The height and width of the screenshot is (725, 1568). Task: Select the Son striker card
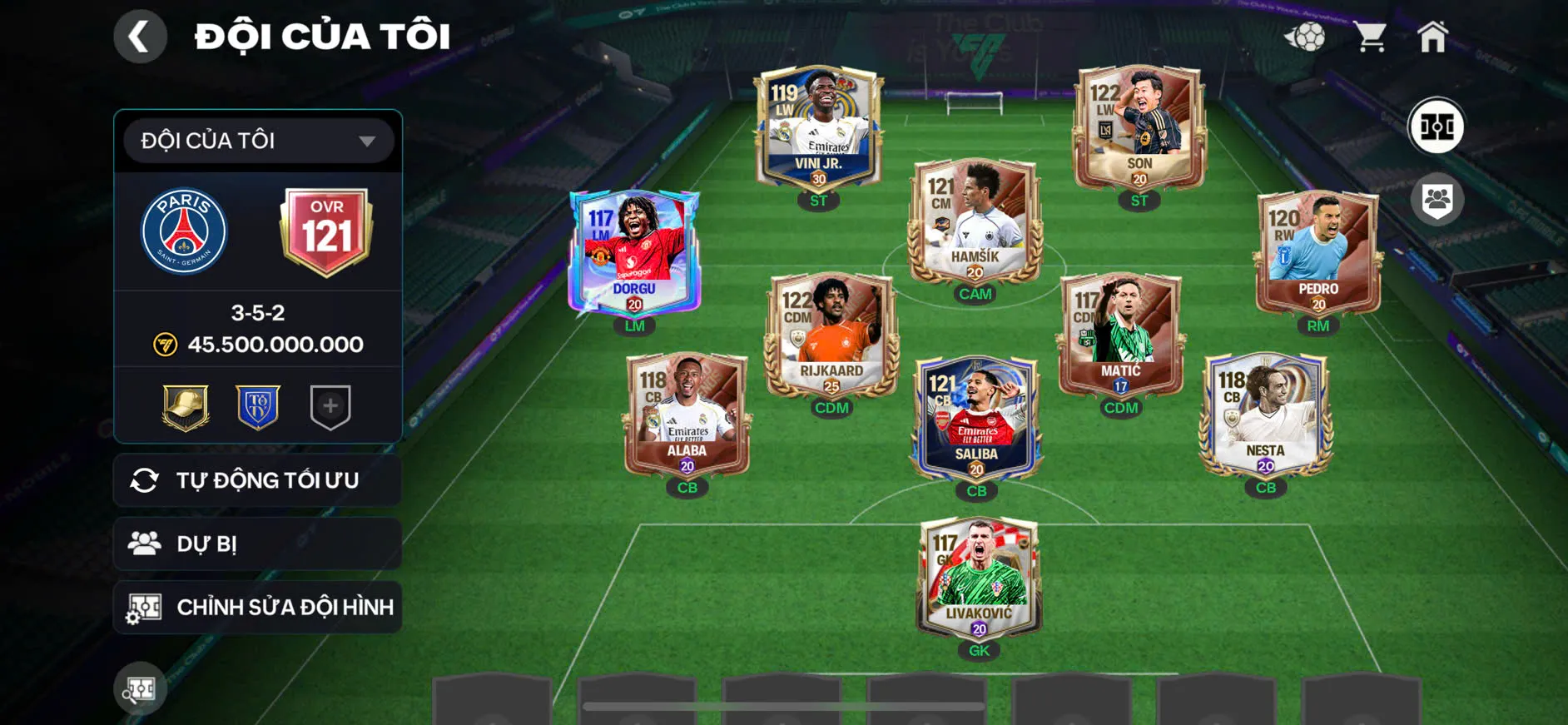pos(1139,129)
